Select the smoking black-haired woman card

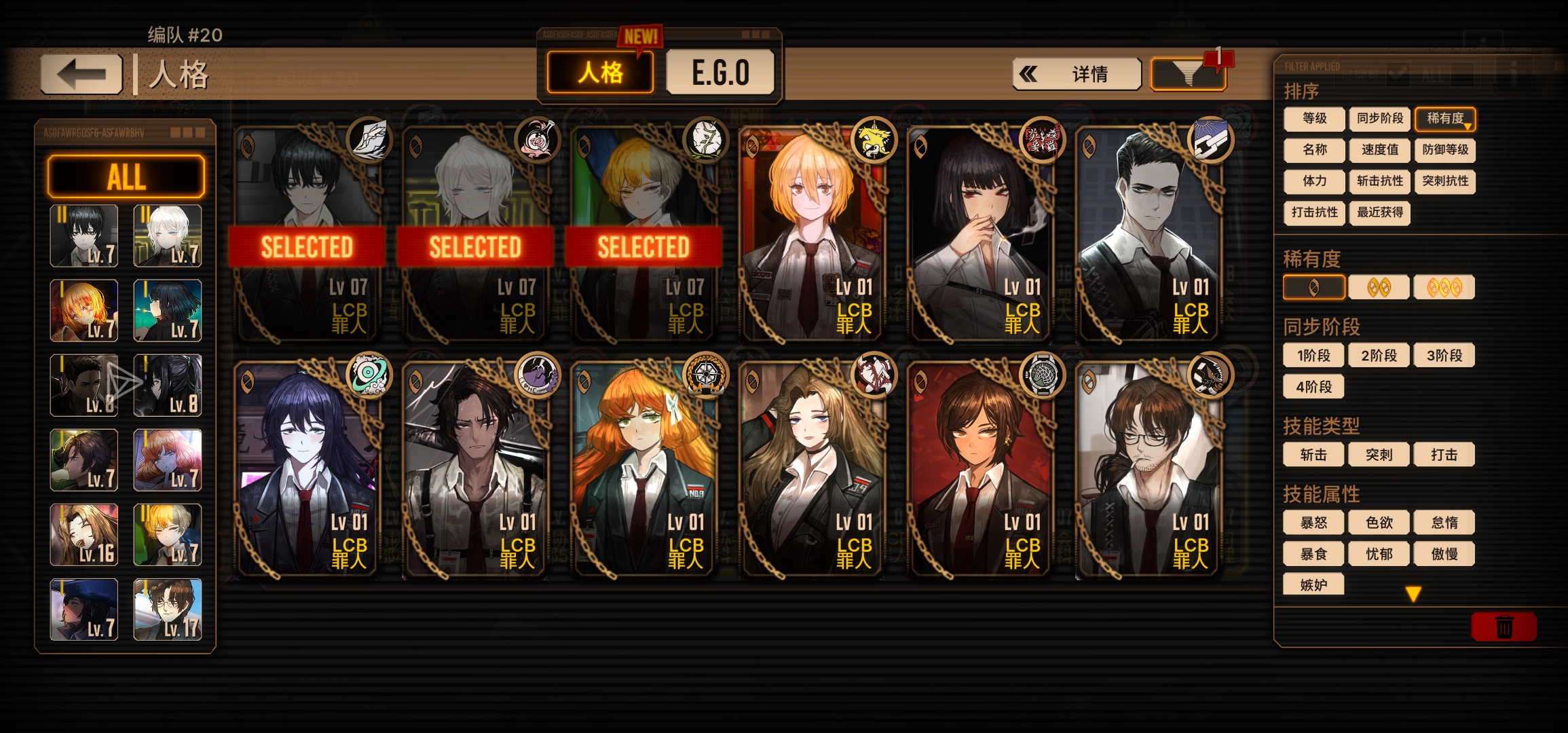click(x=979, y=234)
